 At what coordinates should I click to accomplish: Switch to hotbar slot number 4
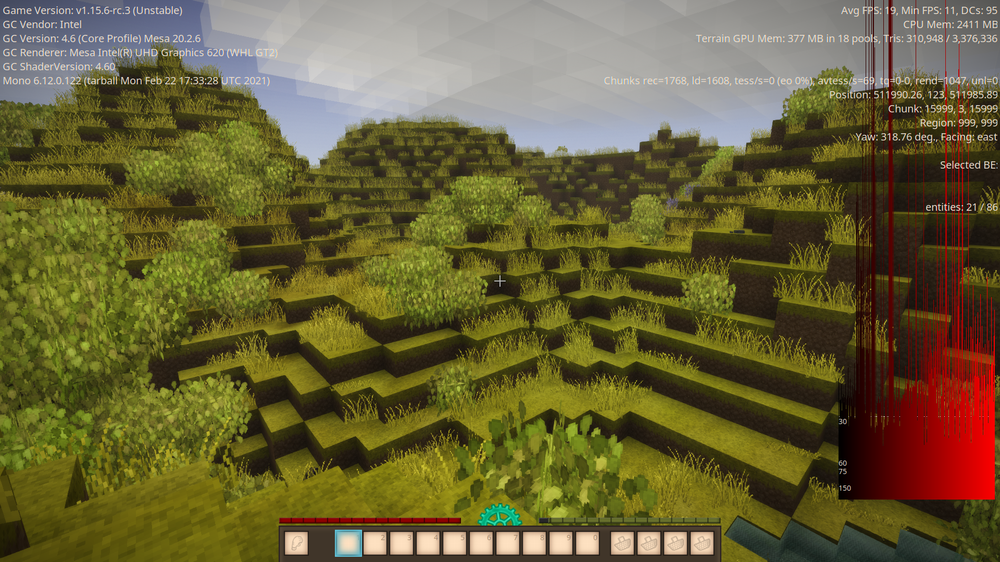tap(429, 542)
